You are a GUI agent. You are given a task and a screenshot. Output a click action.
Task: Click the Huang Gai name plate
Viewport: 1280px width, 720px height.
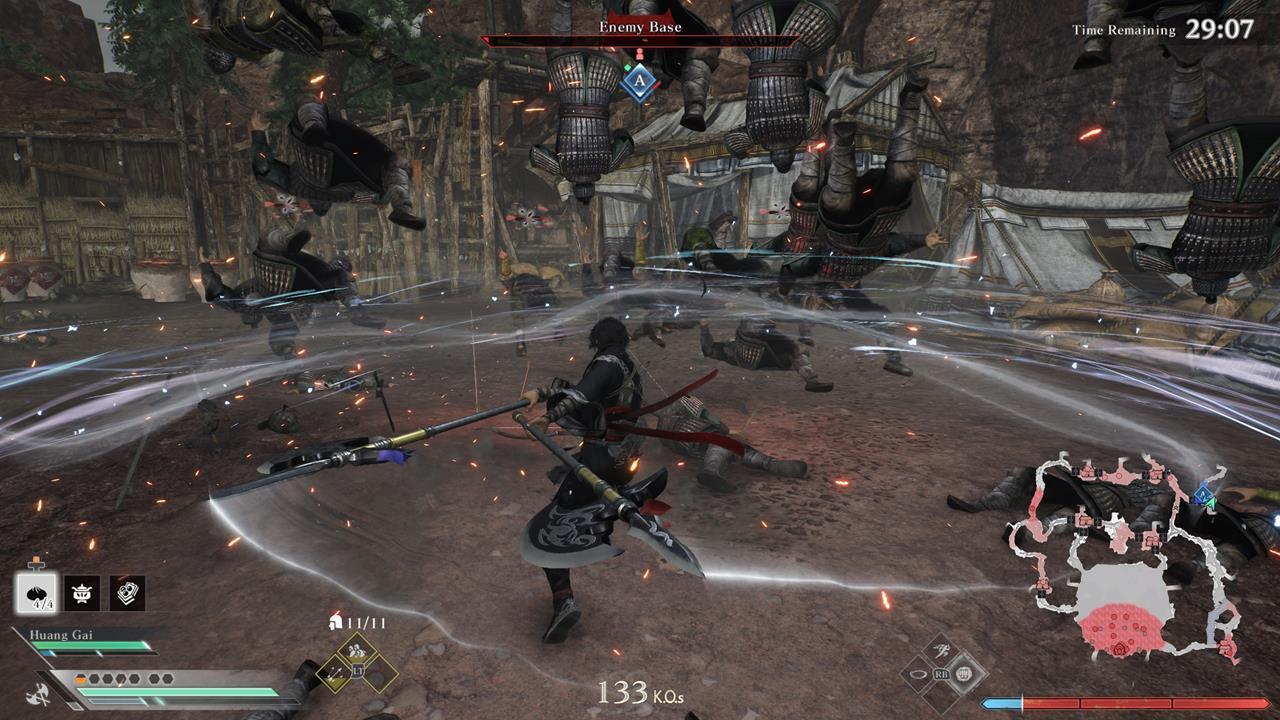[x=63, y=632]
